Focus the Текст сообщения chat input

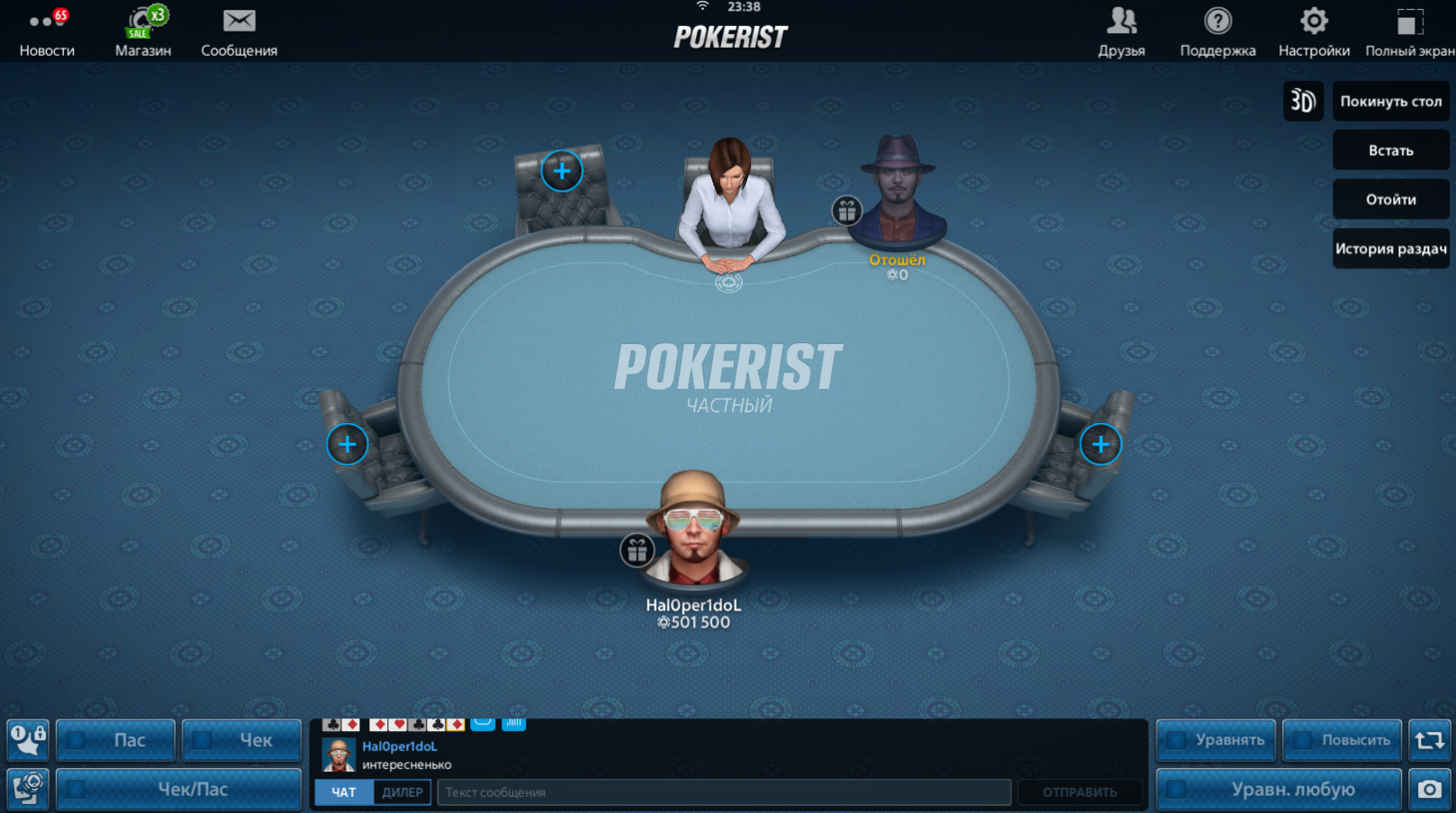(x=723, y=792)
